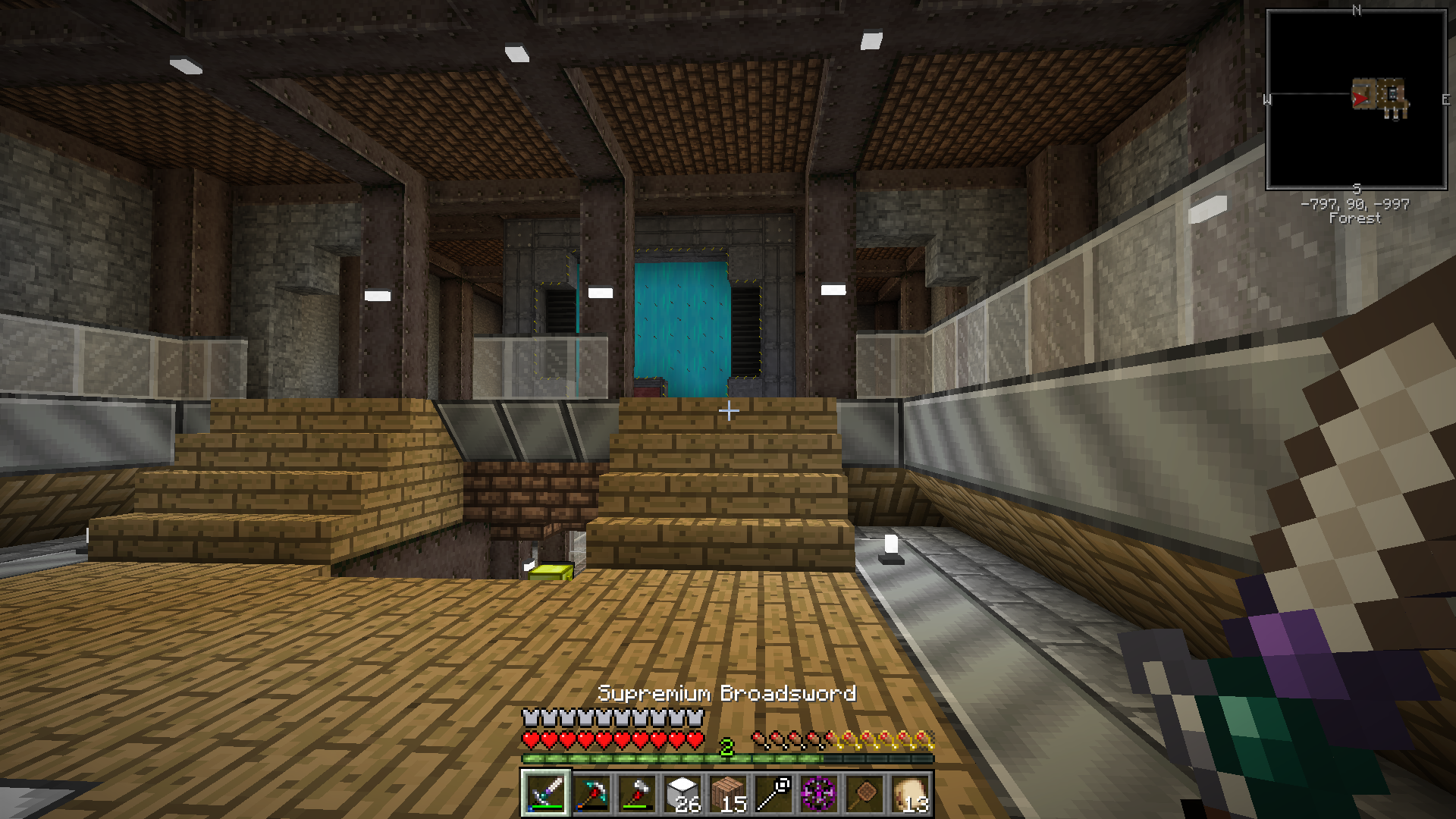This screenshot has height=819, width=1456.
Task: Choose the hammer tool in the hotbar
Action: pyautogui.click(x=636, y=794)
